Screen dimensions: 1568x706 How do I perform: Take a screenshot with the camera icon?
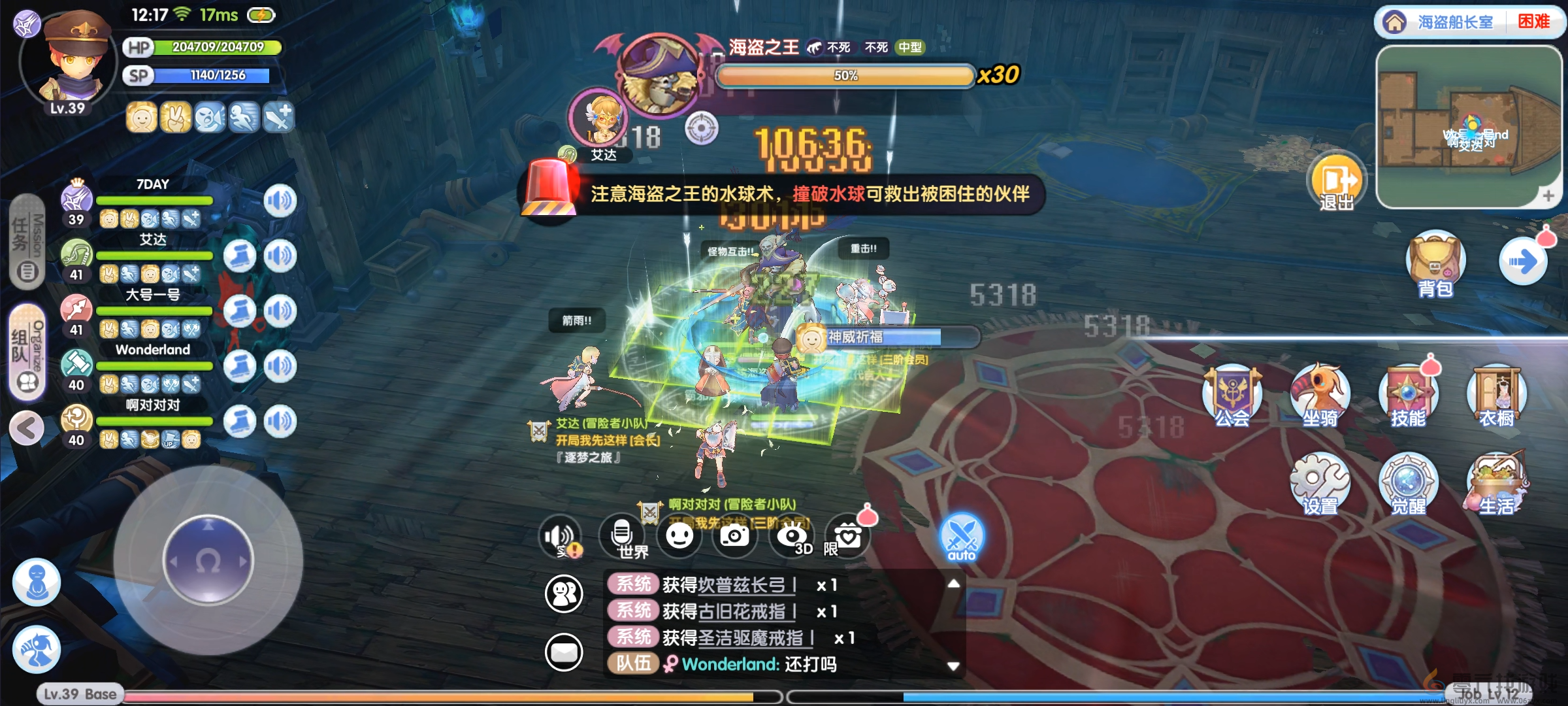click(x=734, y=536)
